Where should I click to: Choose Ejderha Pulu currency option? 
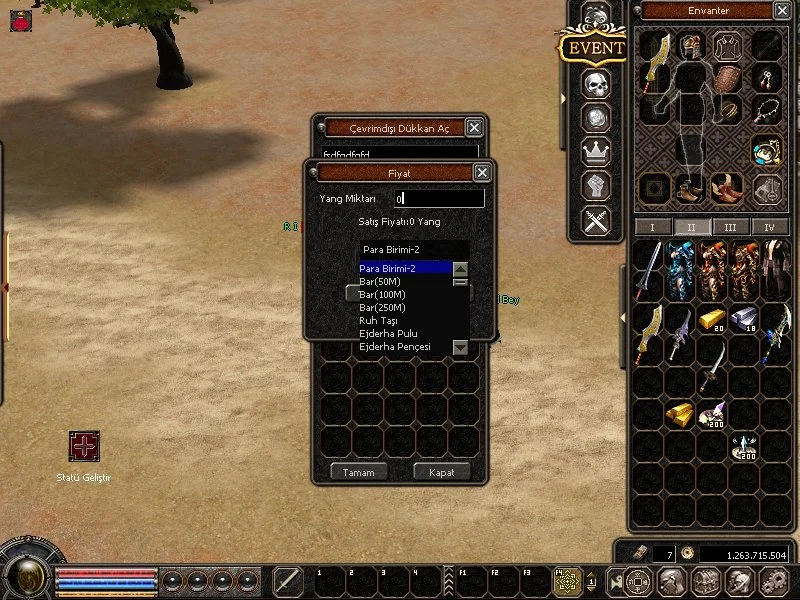point(388,334)
